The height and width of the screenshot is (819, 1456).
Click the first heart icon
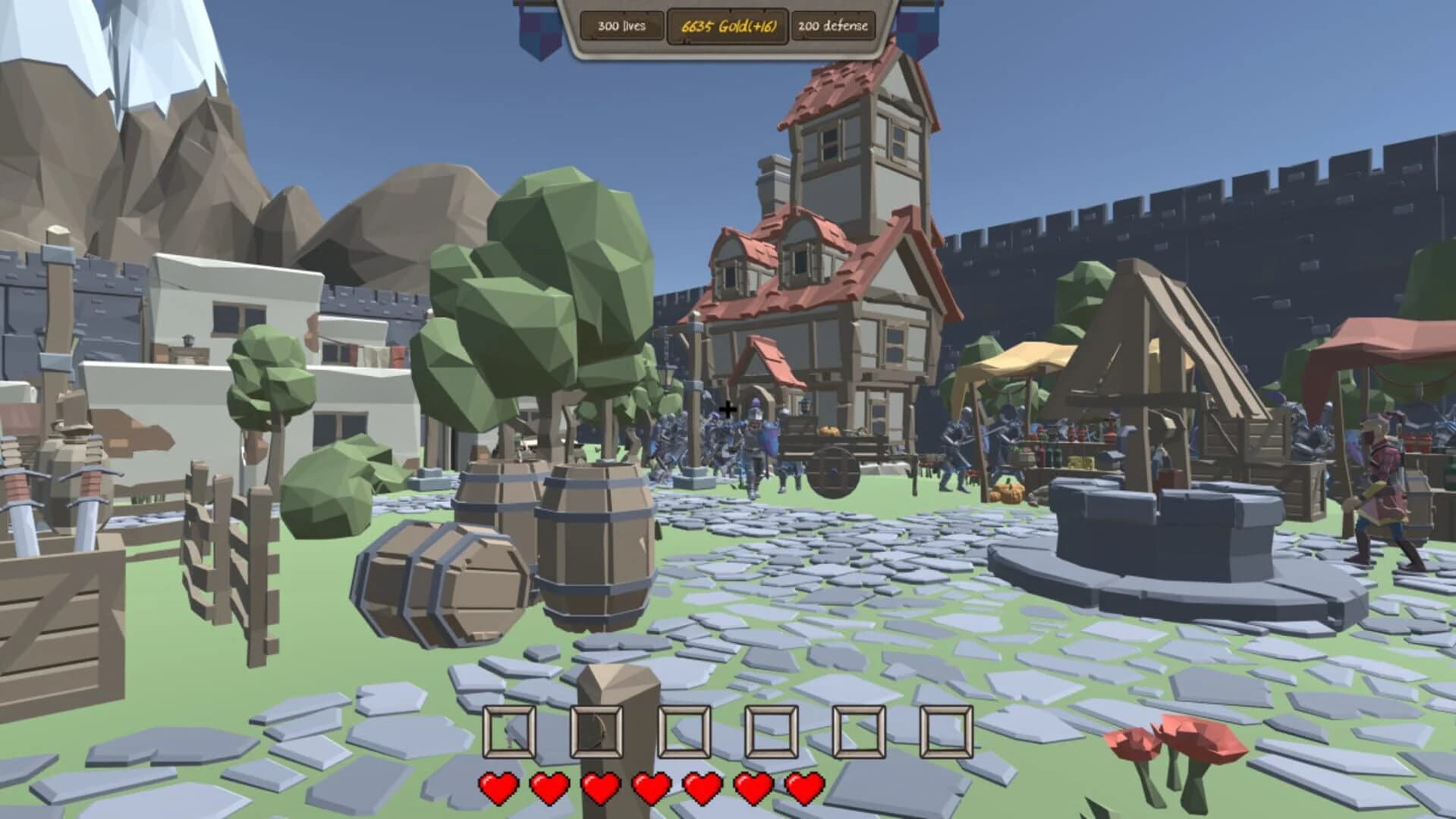[x=498, y=788]
